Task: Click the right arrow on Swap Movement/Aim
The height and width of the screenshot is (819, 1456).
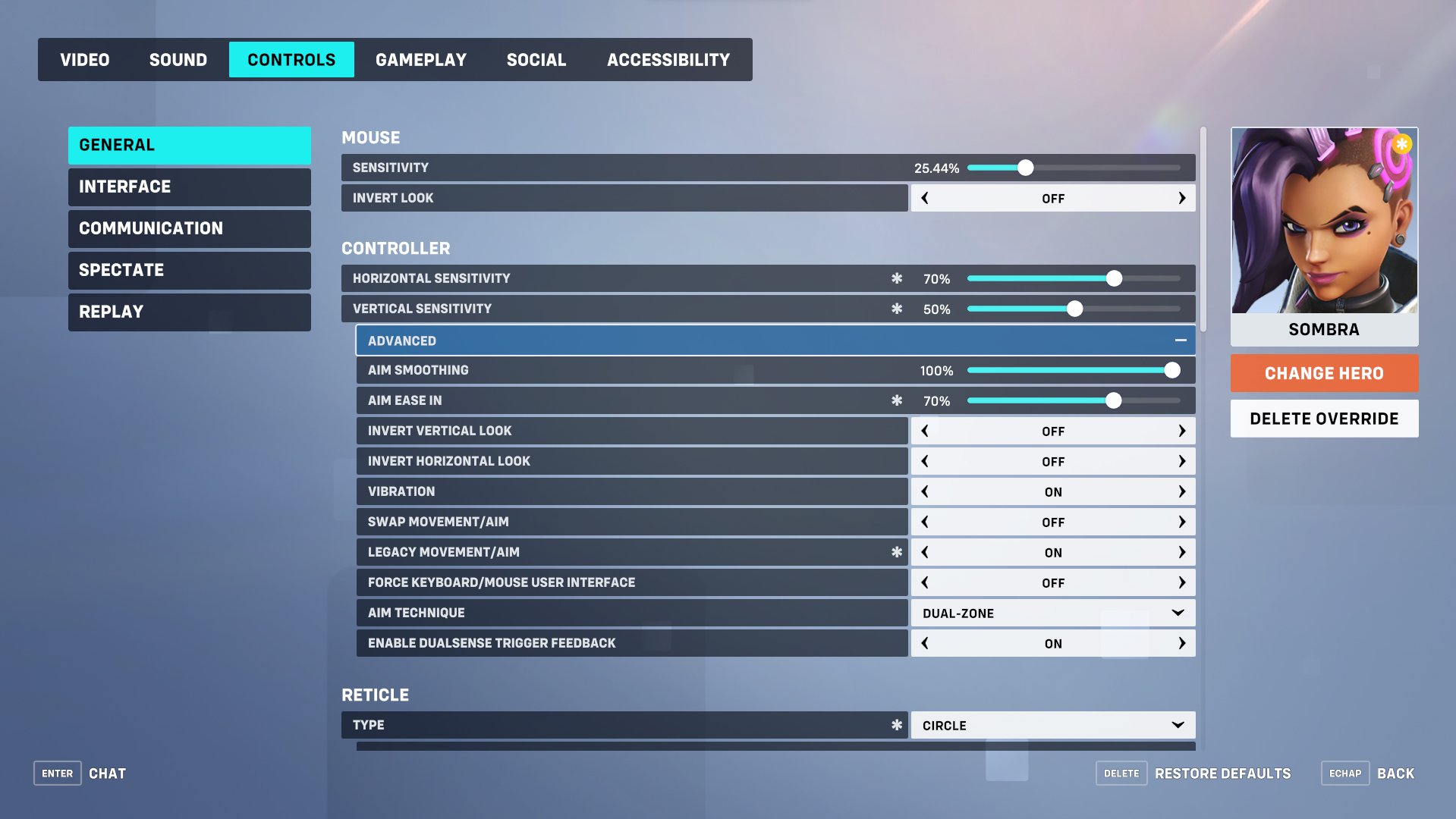Action: click(x=1181, y=522)
